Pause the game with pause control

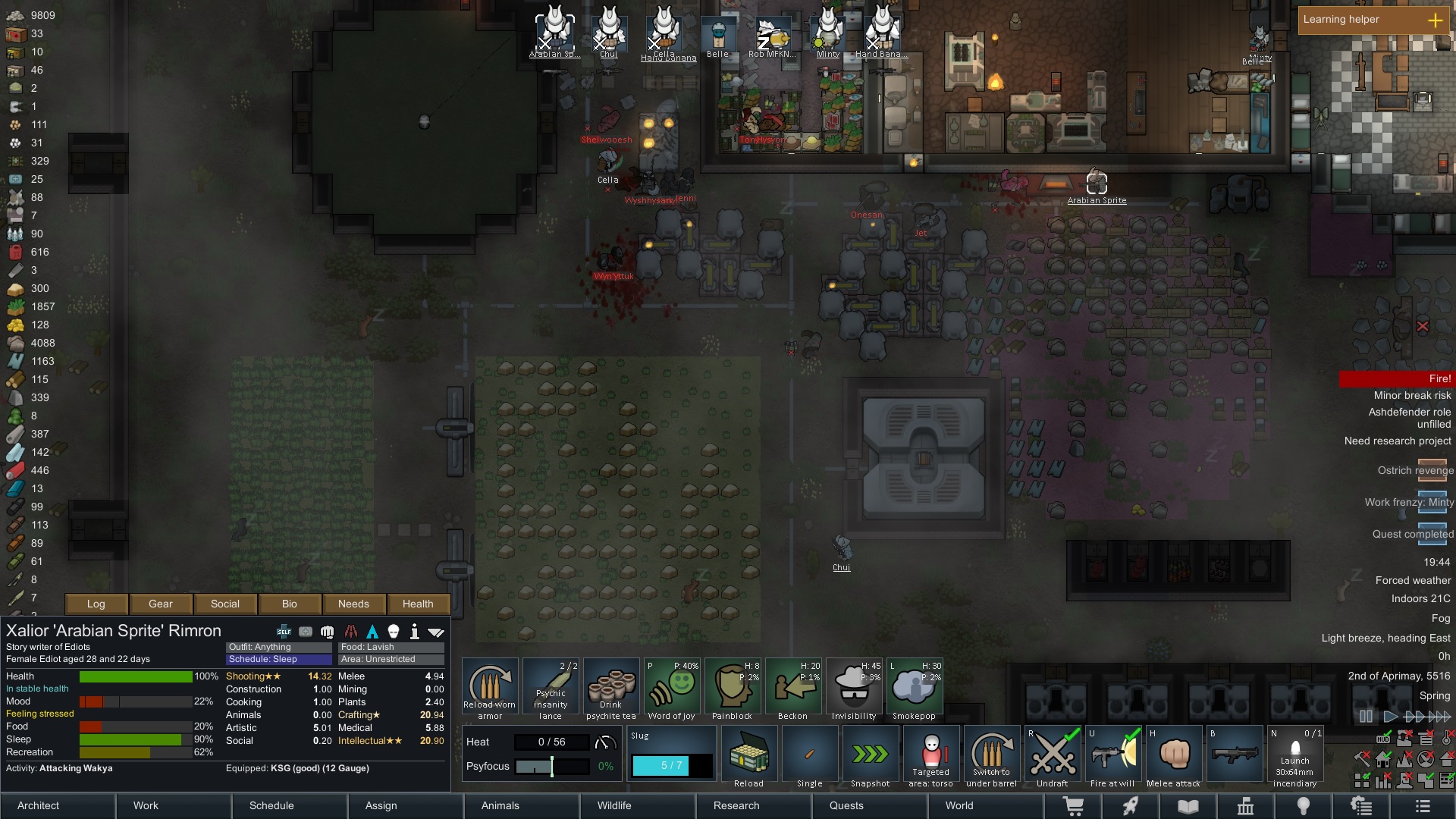click(1366, 715)
